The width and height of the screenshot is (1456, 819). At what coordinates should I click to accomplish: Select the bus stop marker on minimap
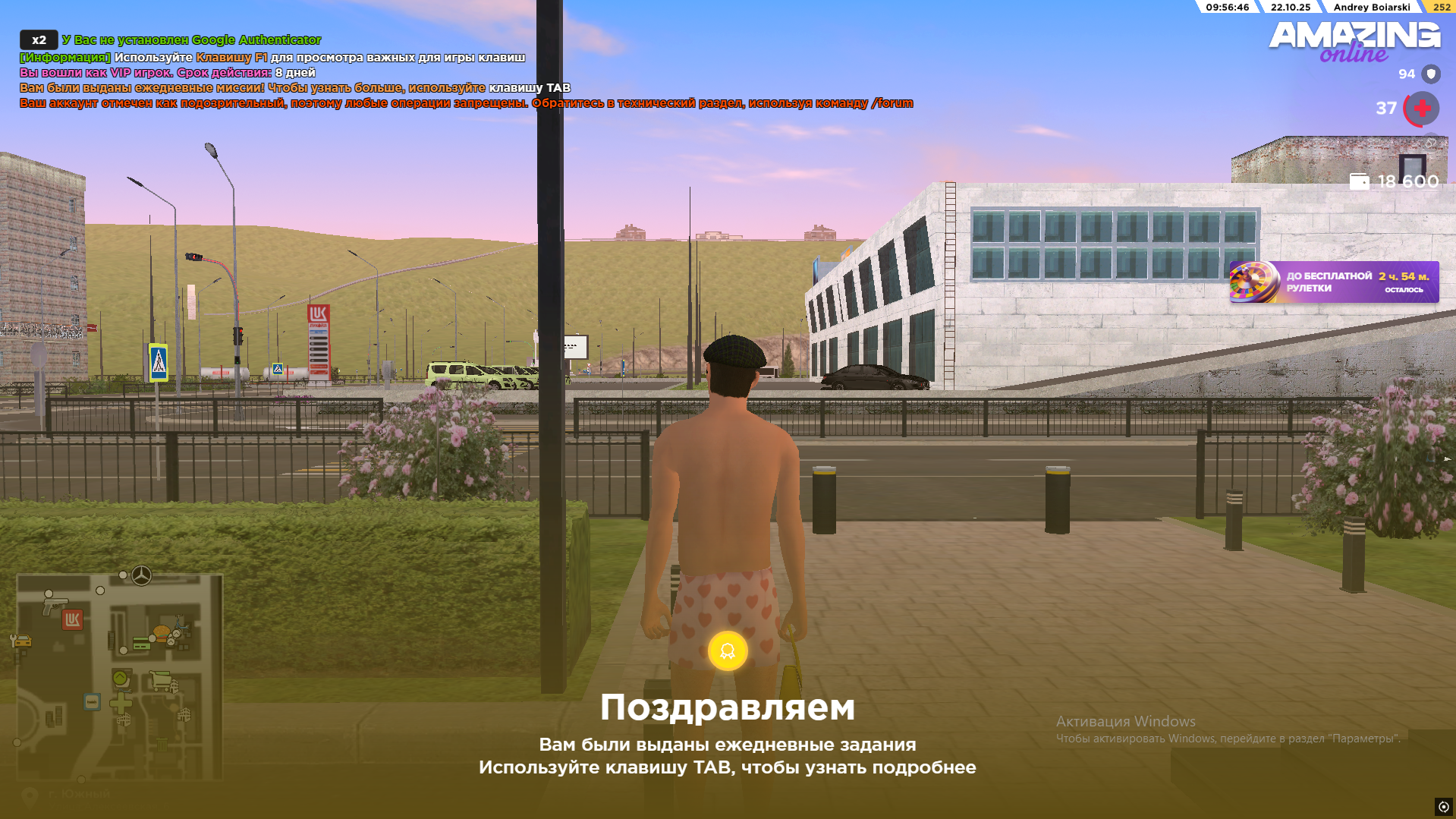[x=92, y=701]
